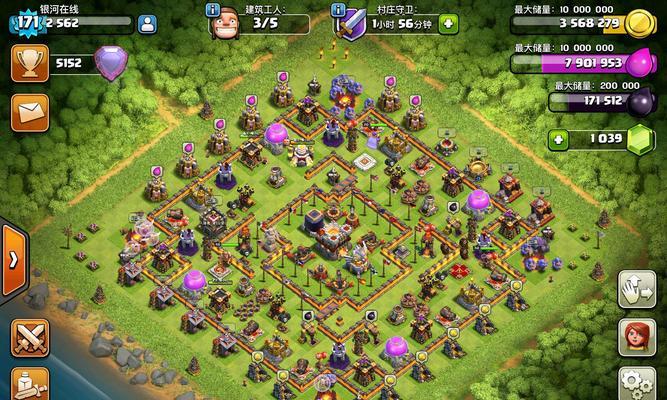The width and height of the screenshot is (667, 400).
Task: Show village guard shield info icon
Action: (x=338, y=9)
